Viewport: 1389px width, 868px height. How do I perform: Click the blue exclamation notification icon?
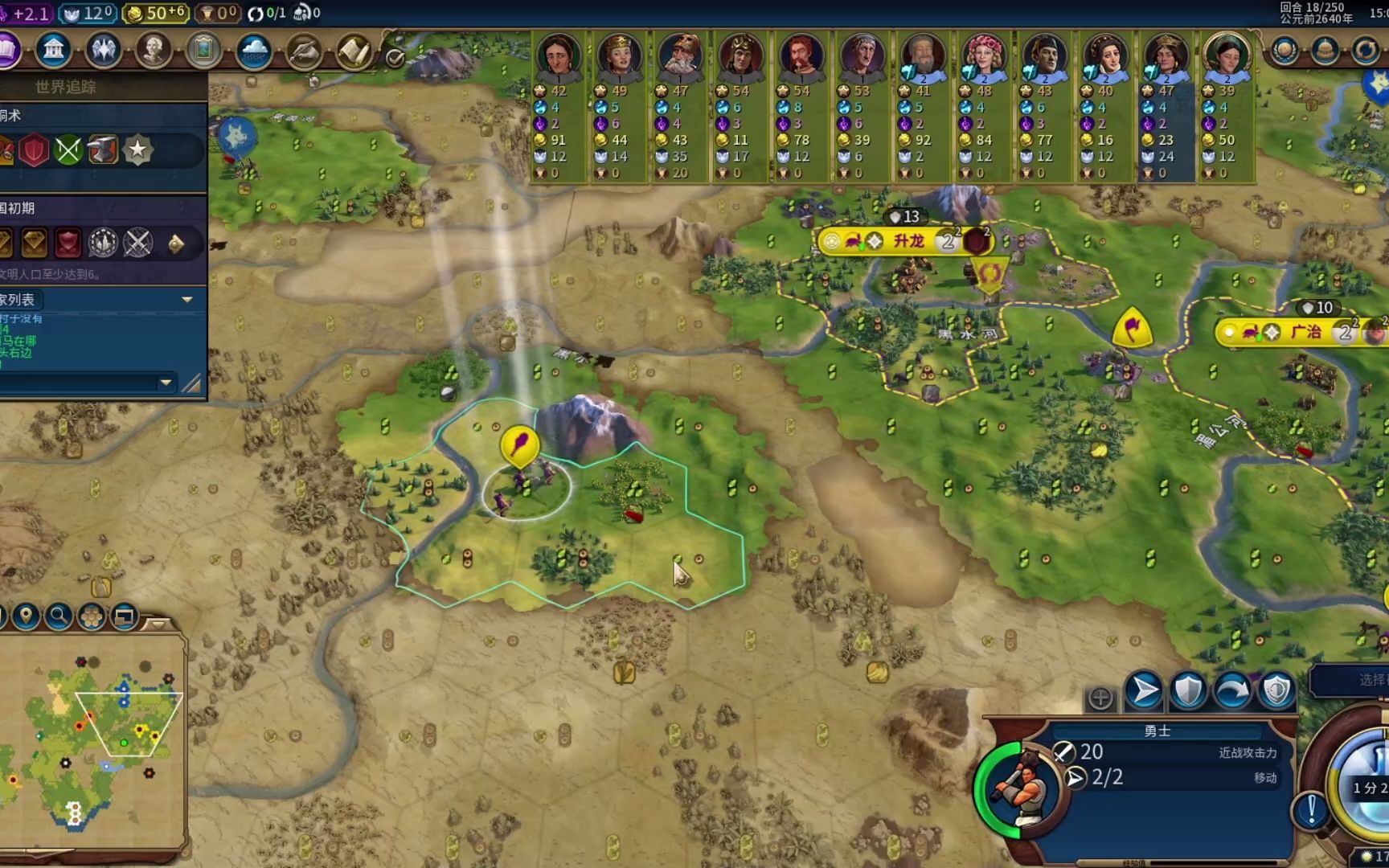[1311, 809]
